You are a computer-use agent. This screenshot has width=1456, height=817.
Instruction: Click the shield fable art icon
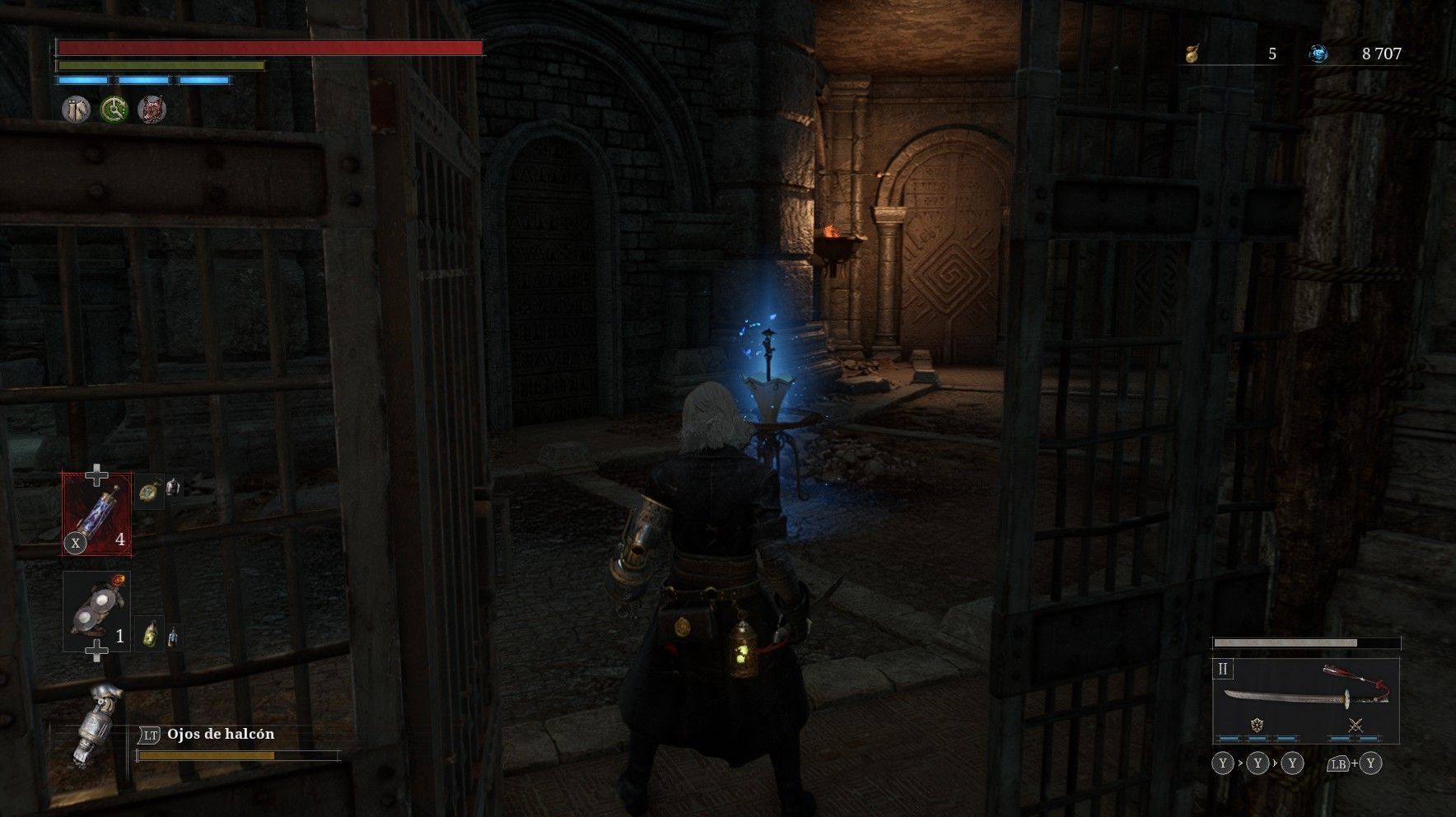pyautogui.click(x=1257, y=726)
